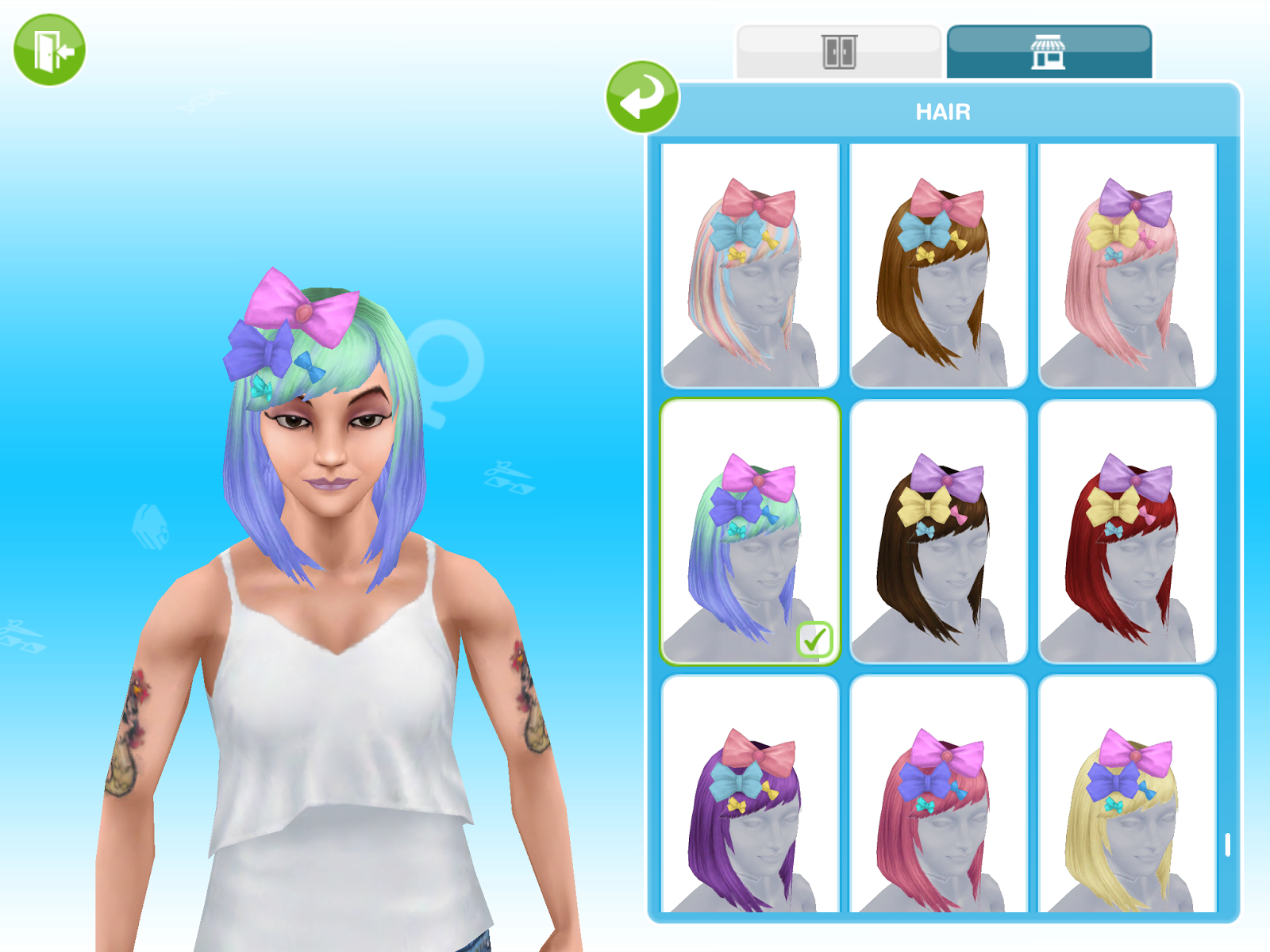Image resolution: width=1270 pixels, height=952 pixels.
Task: Click the green undo arrow
Action: click(645, 97)
